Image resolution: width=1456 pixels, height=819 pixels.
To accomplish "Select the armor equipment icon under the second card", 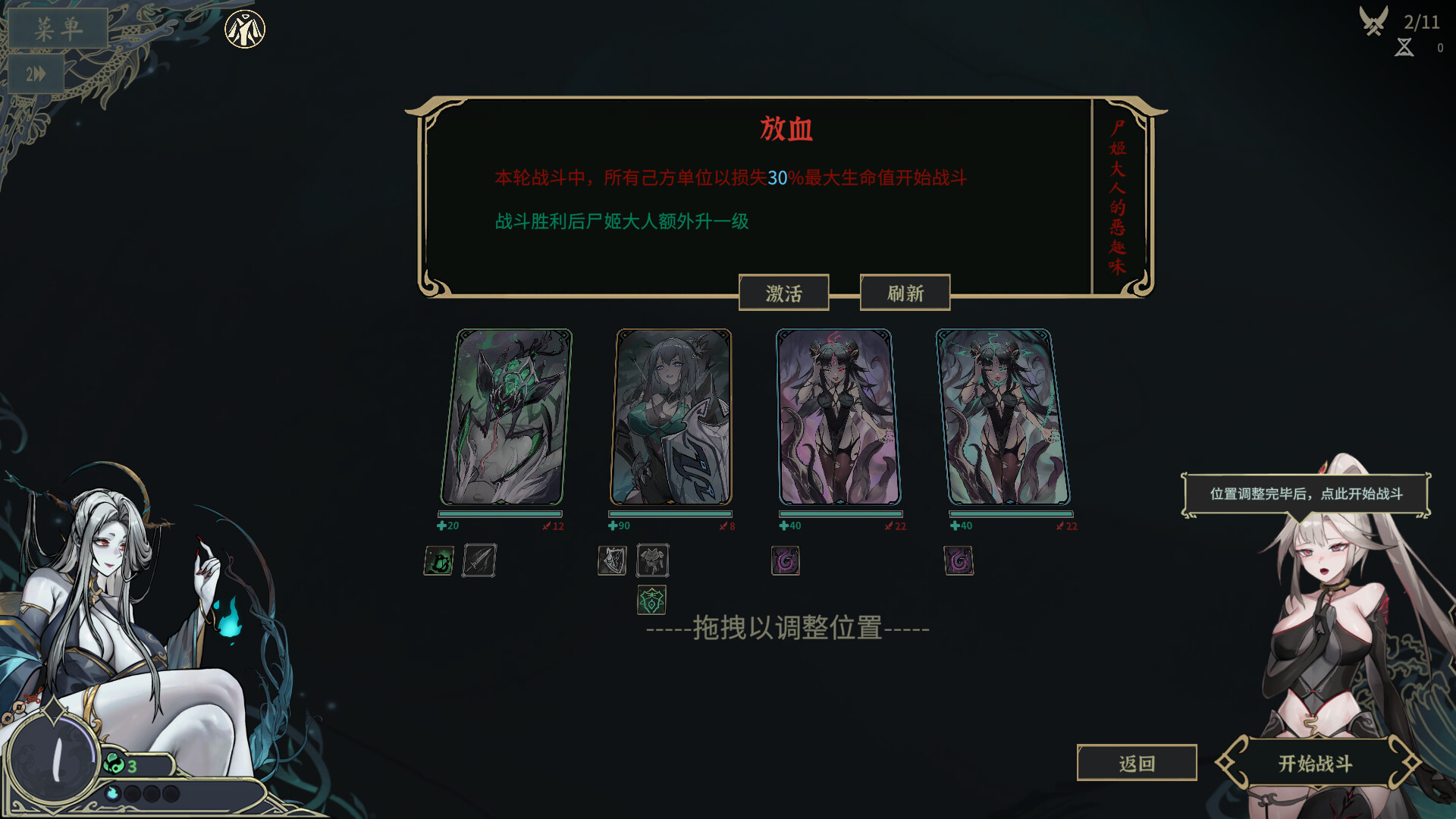I will click(652, 560).
